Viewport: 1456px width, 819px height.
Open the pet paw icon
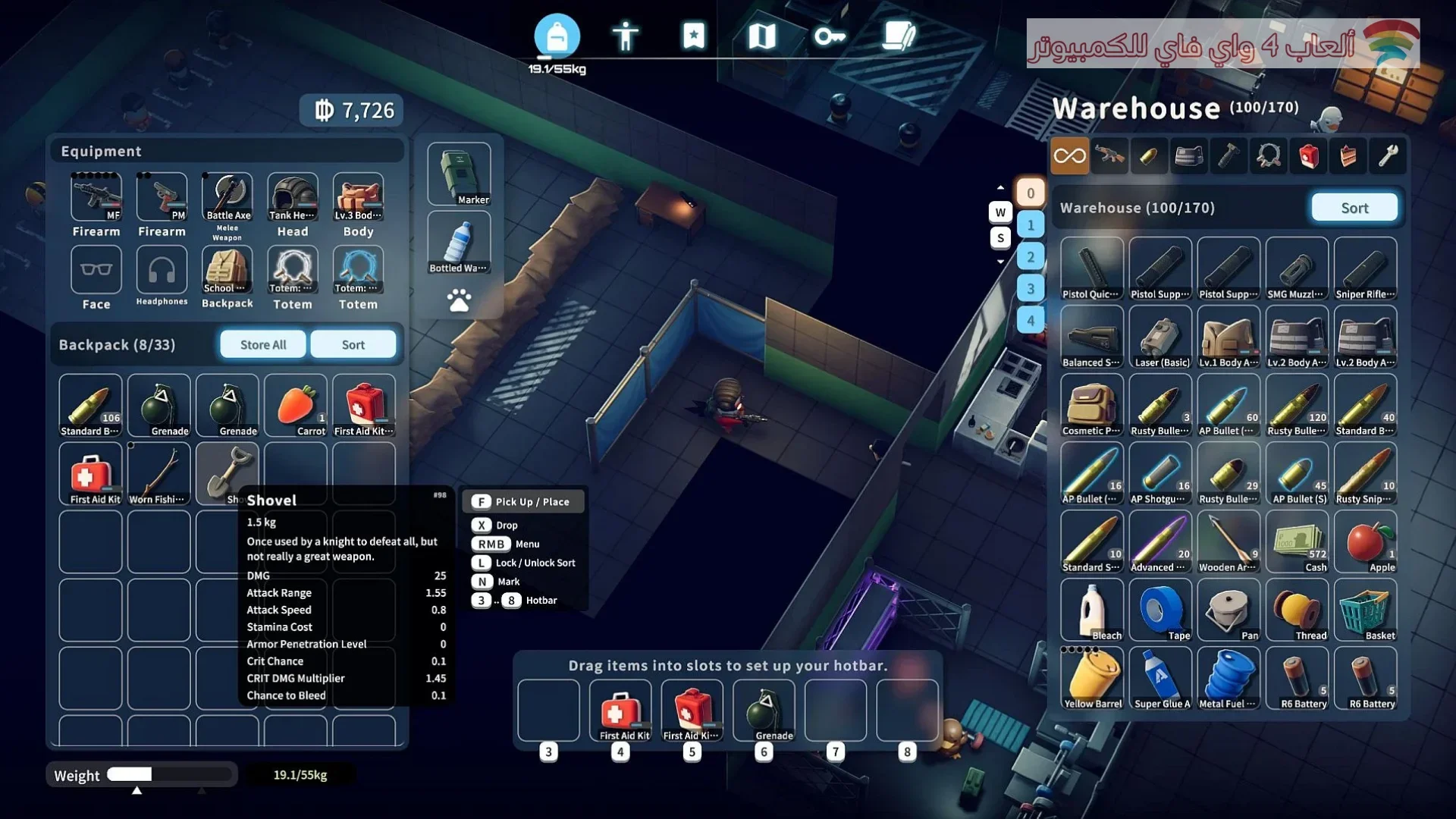point(459,301)
